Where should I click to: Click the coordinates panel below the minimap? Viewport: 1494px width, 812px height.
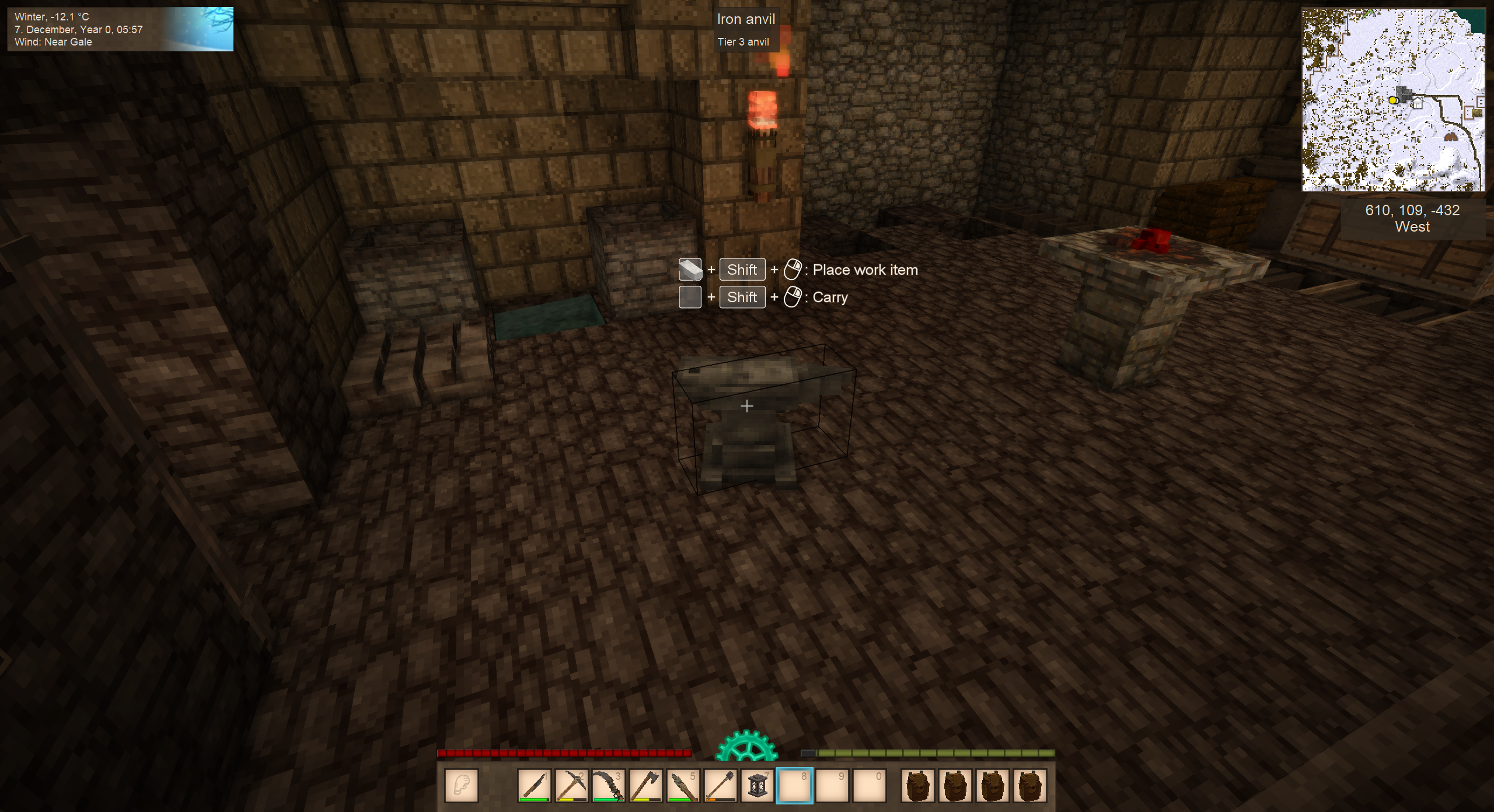tap(1412, 219)
